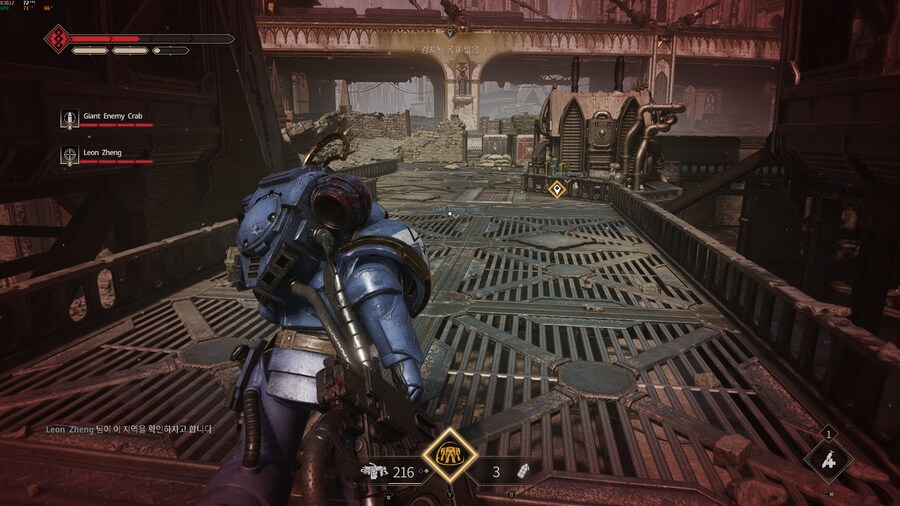Click the gold objective waypoint marker
Viewport: 900px width, 506px height.
click(558, 188)
